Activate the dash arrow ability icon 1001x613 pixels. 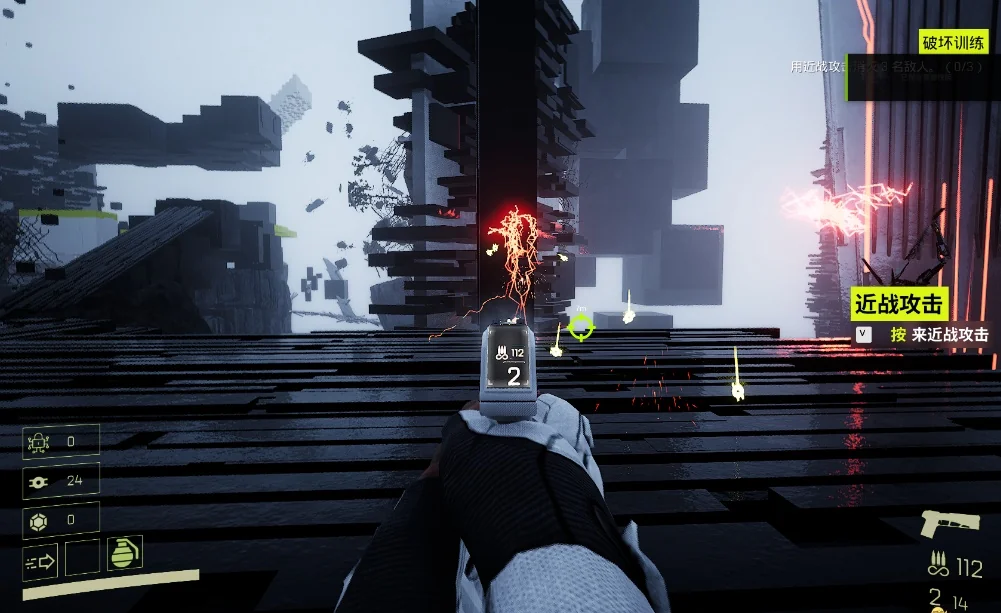click(41, 562)
